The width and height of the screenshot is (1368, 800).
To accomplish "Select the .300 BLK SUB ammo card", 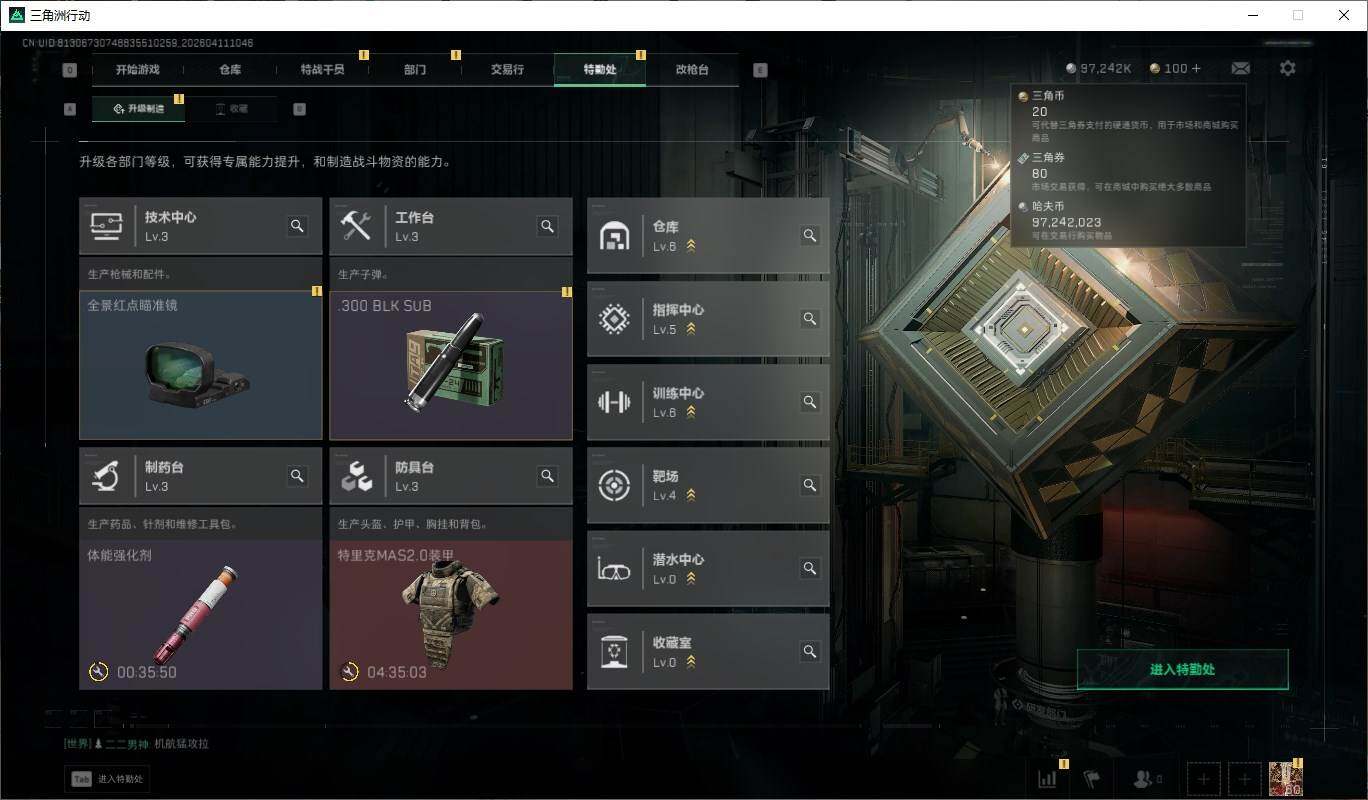I will [451, 365].
